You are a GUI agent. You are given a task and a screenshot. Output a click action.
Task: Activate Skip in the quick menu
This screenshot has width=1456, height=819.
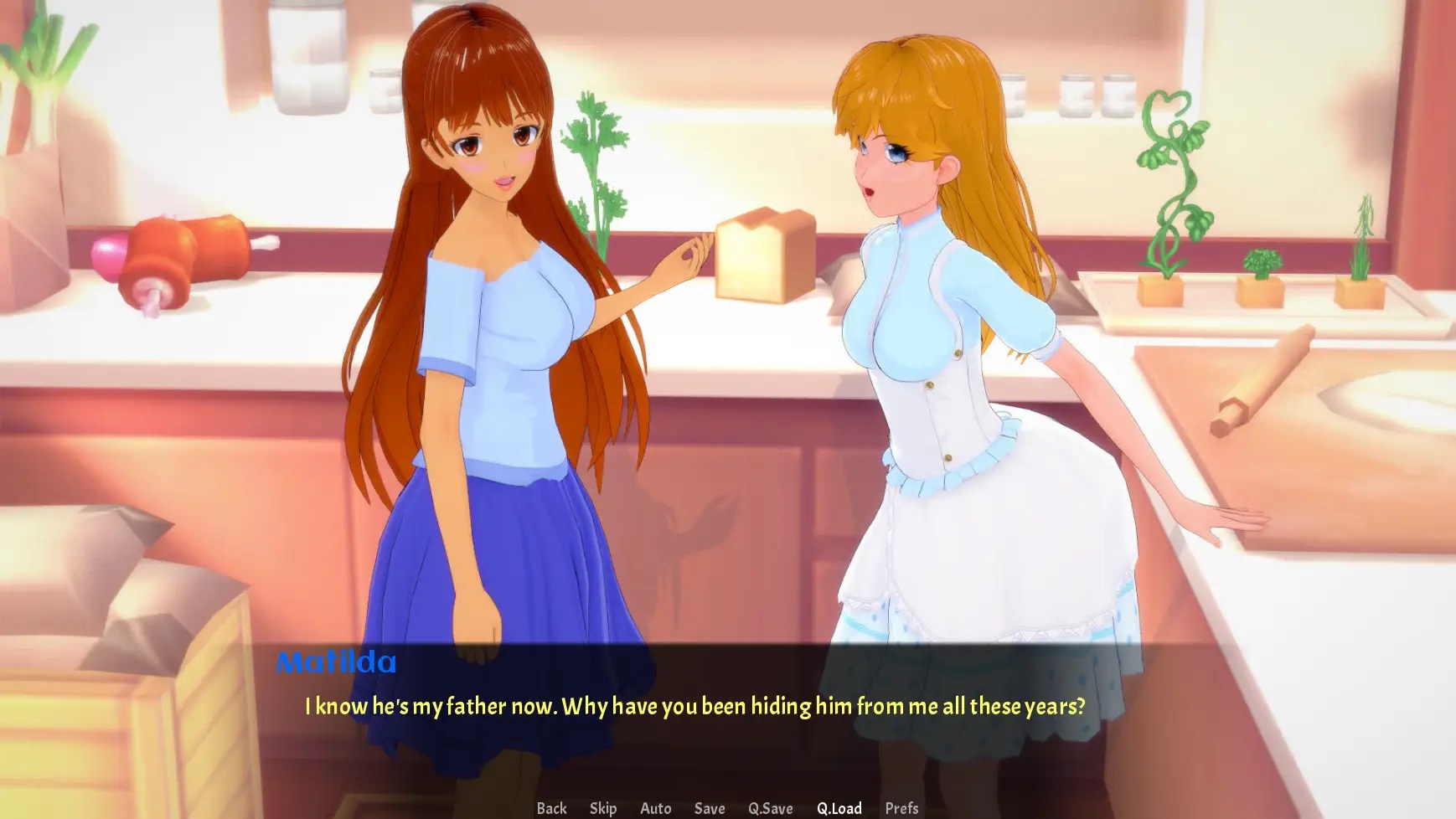click(602, 808)
